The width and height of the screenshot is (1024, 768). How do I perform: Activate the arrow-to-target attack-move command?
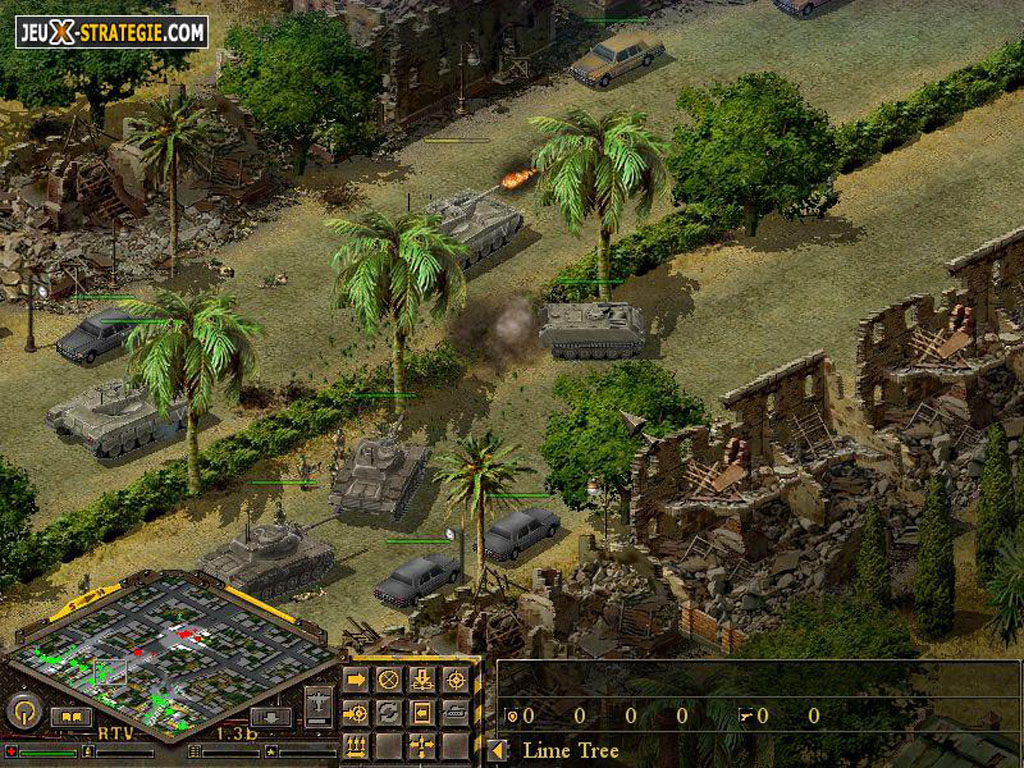355,713
